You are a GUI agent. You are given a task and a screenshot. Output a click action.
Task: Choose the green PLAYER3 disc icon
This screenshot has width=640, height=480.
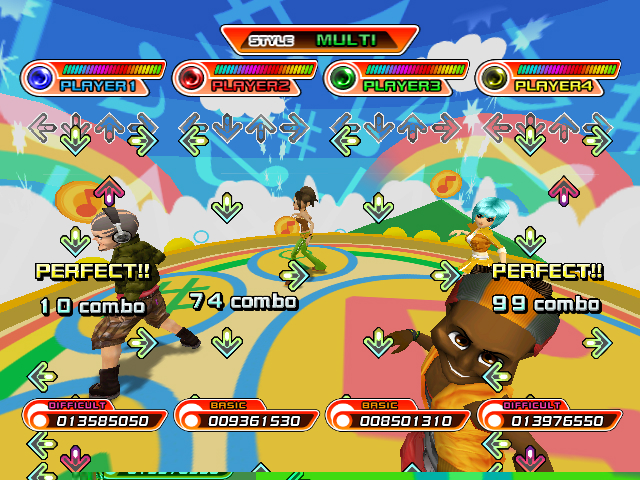click(x=343, y=77)
